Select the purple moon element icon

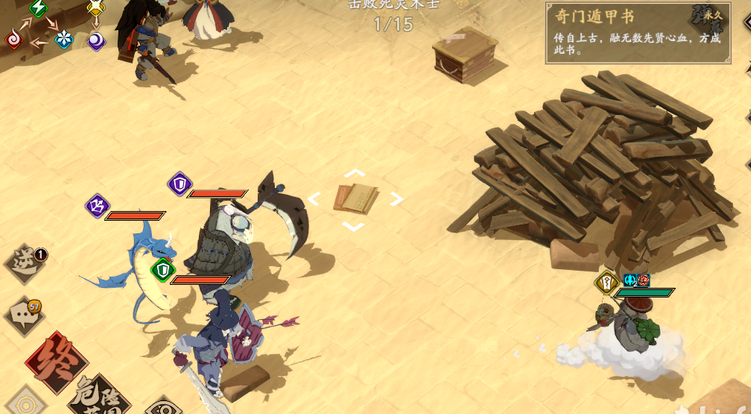(96, 40)
